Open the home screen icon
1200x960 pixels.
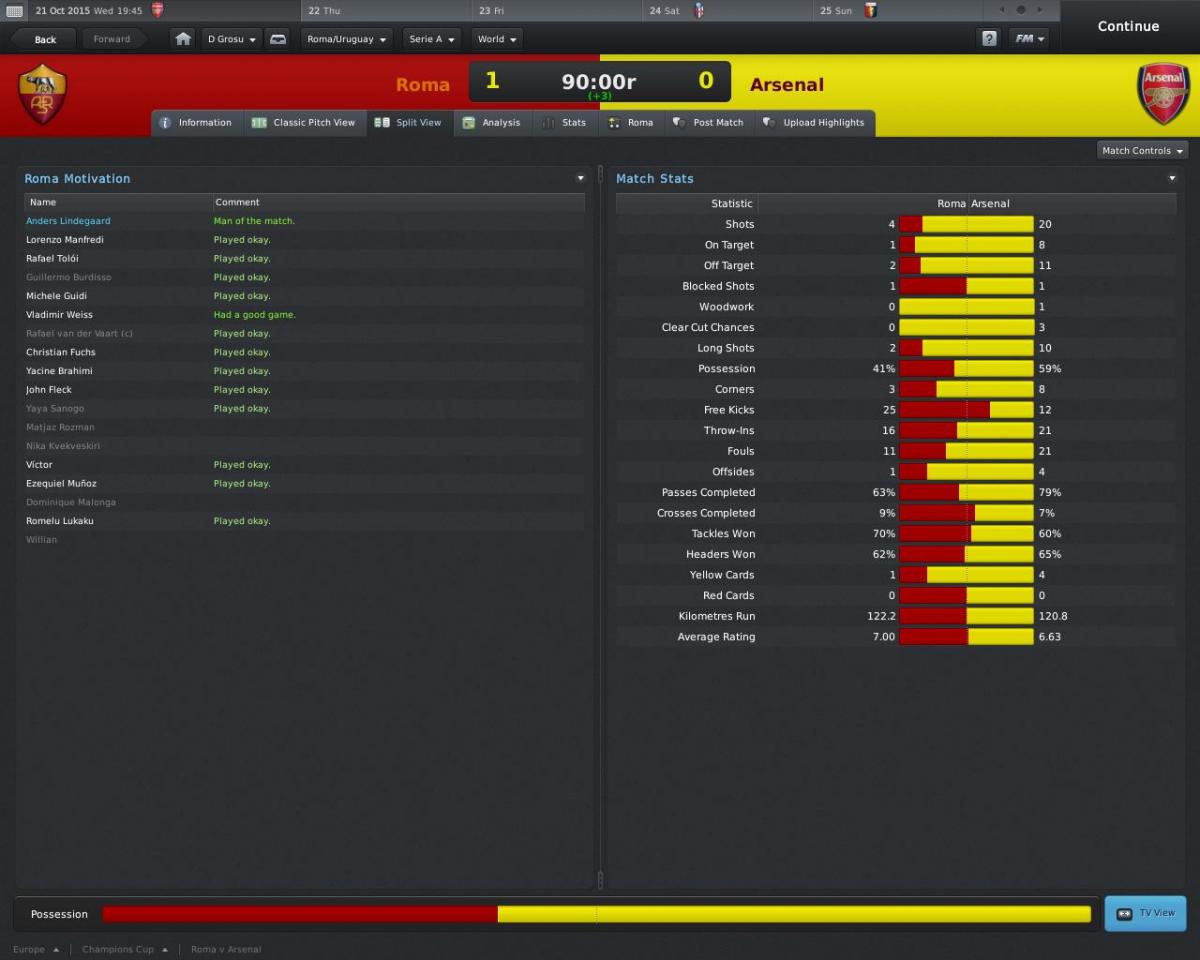183,40
